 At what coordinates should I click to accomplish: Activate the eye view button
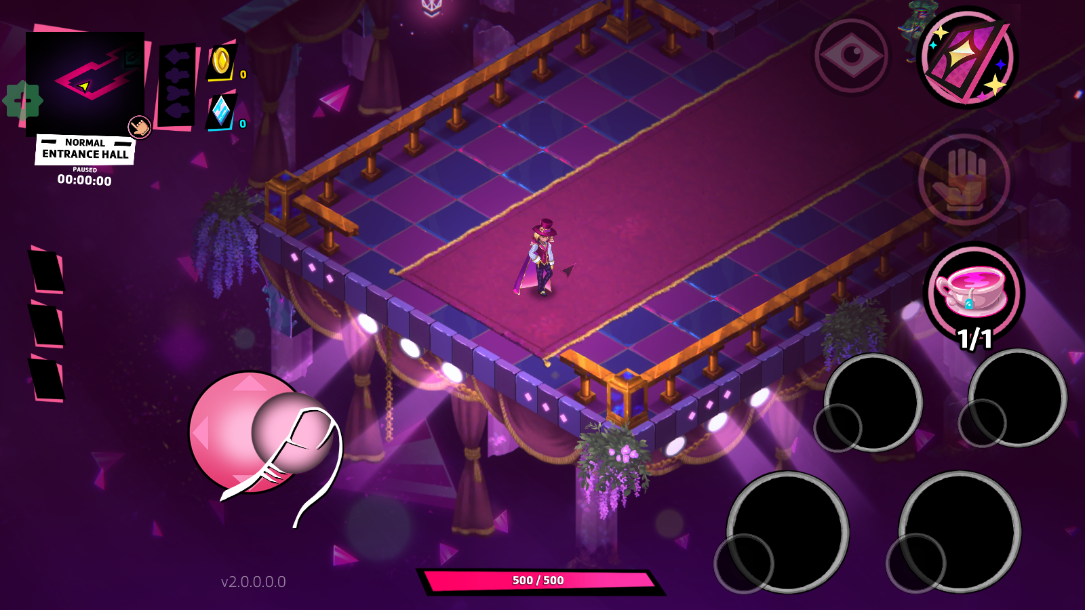click(x=851, y=55)
